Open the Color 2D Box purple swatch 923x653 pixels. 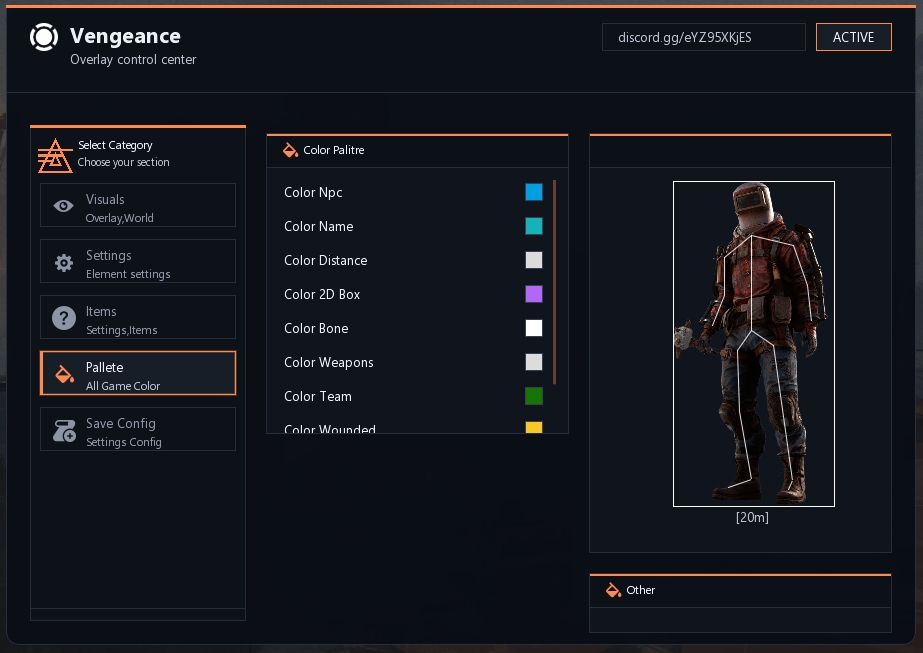[534, 294]
